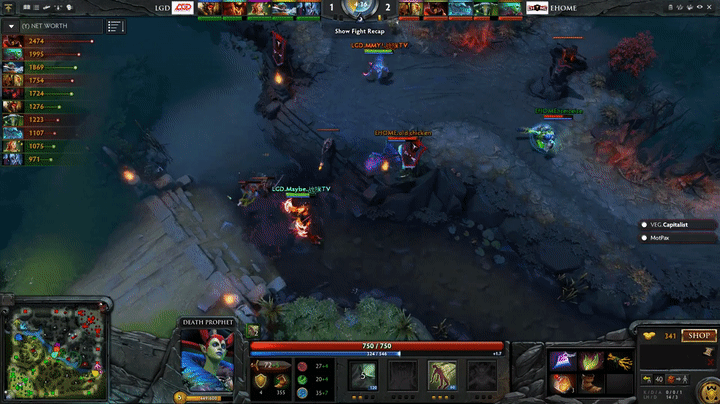Click the LGD team logo
This screenshot has width=720, height=404.
tap(182, 8)
